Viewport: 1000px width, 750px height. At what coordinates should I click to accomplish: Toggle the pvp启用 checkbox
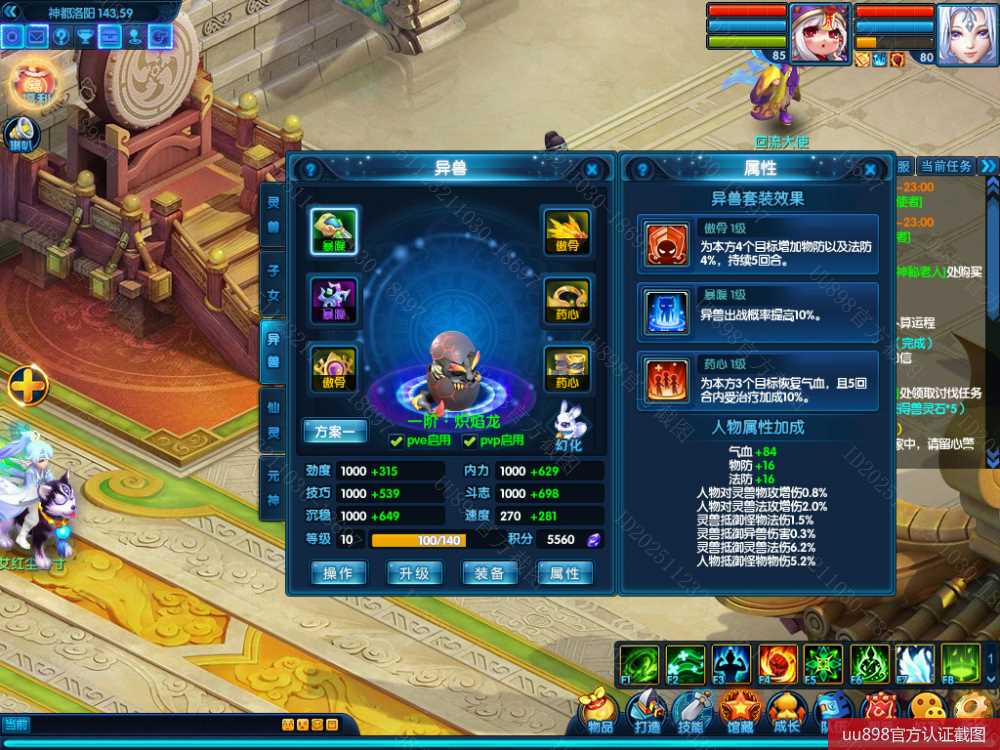coord(468,441)
